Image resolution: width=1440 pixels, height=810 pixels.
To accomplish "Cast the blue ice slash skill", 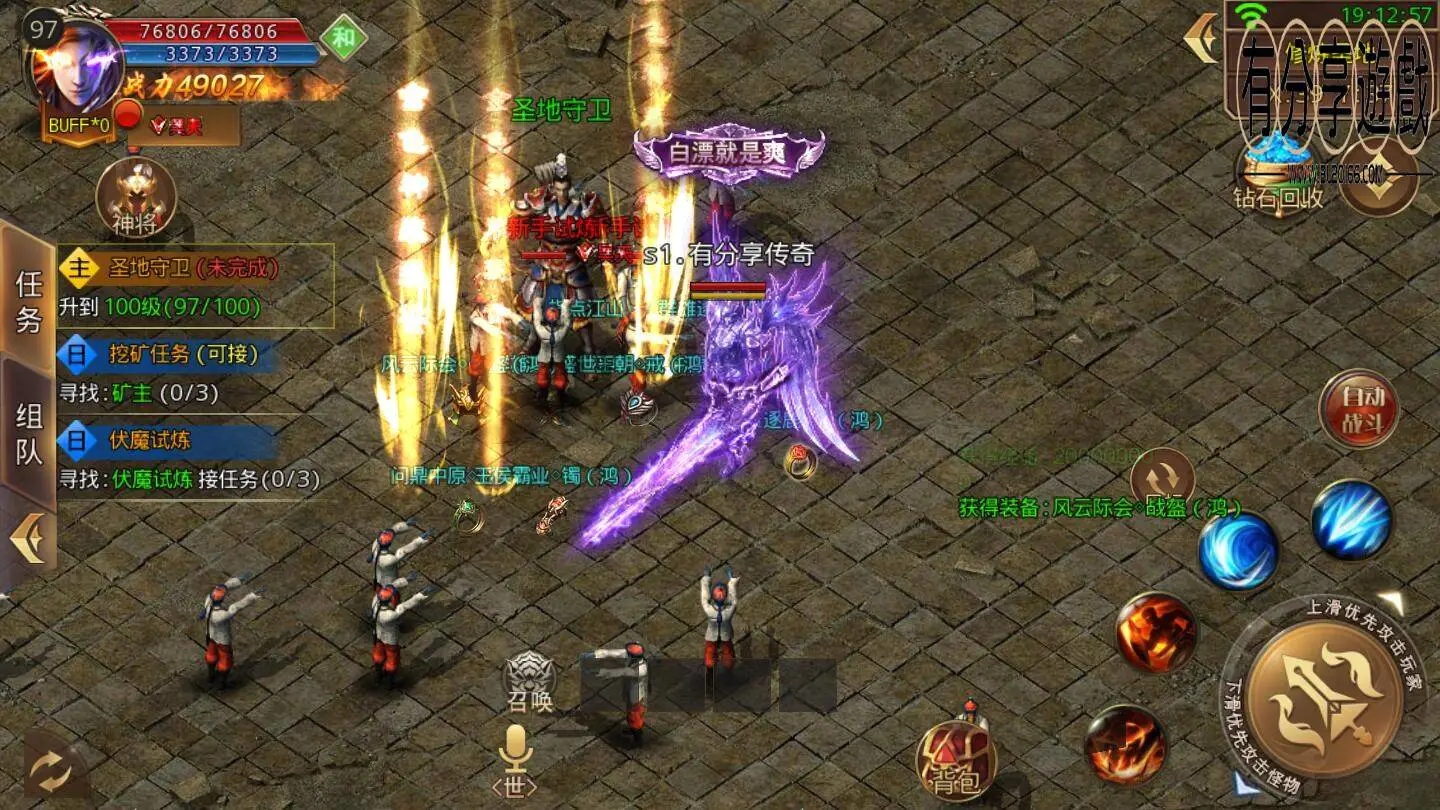I will click(1351, 519).
